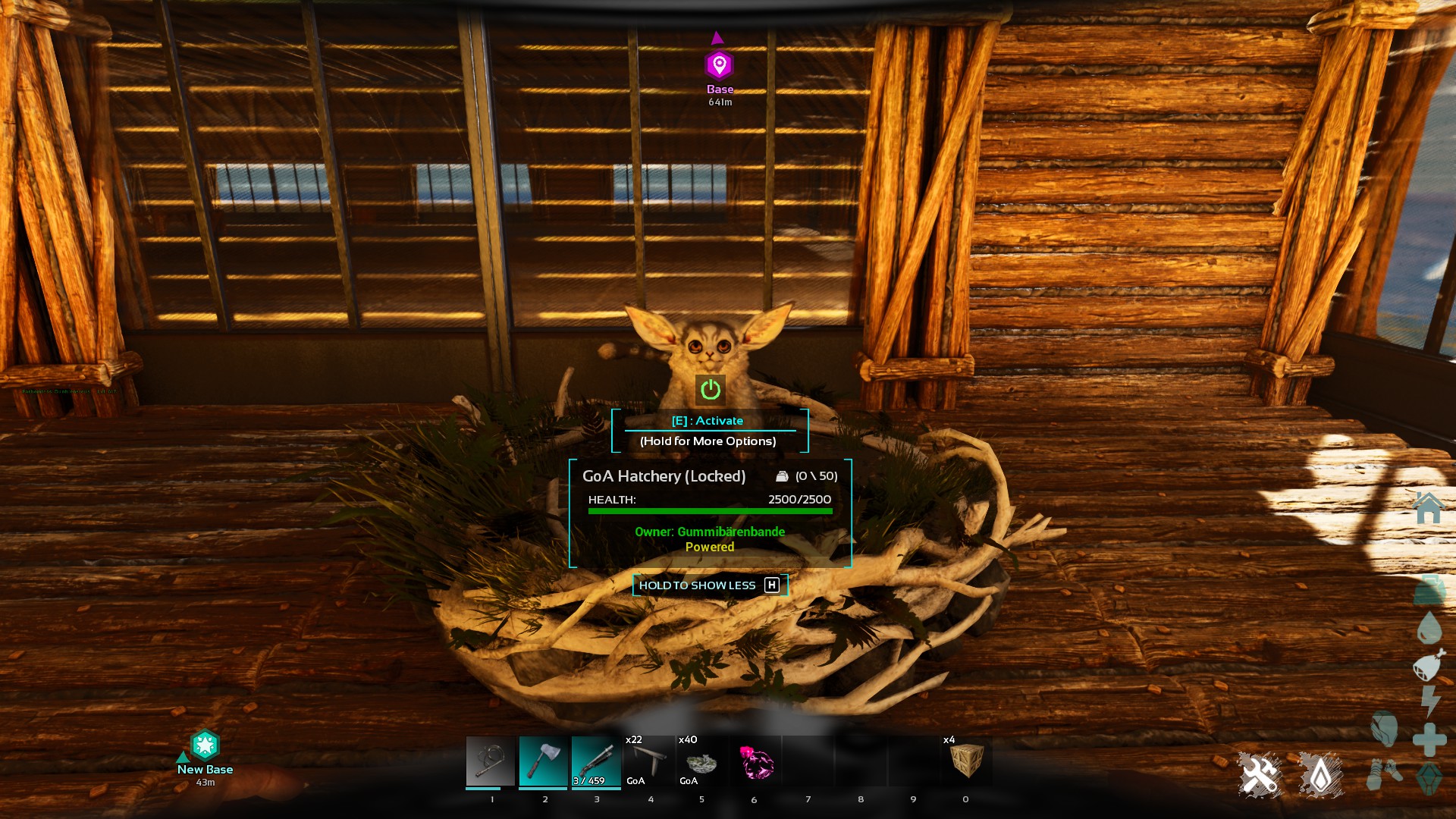Click the house icon on the right edge
Image resolution: width=1456 pixels, height=819 pixels.
coord(1429,508)
